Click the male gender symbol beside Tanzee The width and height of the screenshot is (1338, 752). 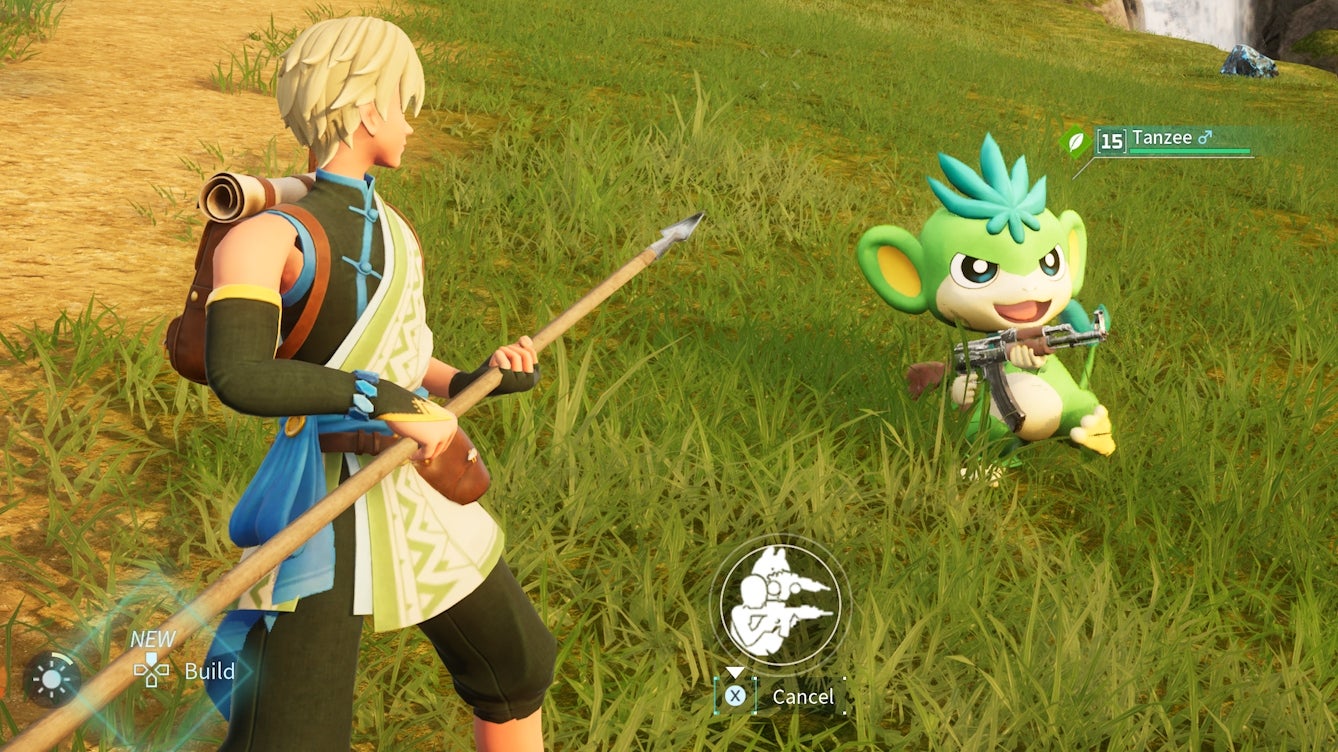pyautogui.click(x=1205, y=137)
